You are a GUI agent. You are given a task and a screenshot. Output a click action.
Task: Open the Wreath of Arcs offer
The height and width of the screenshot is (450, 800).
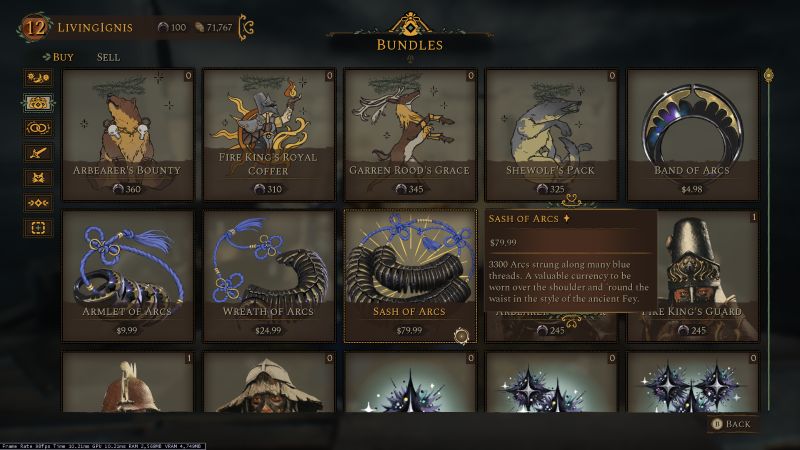point(268,275)
